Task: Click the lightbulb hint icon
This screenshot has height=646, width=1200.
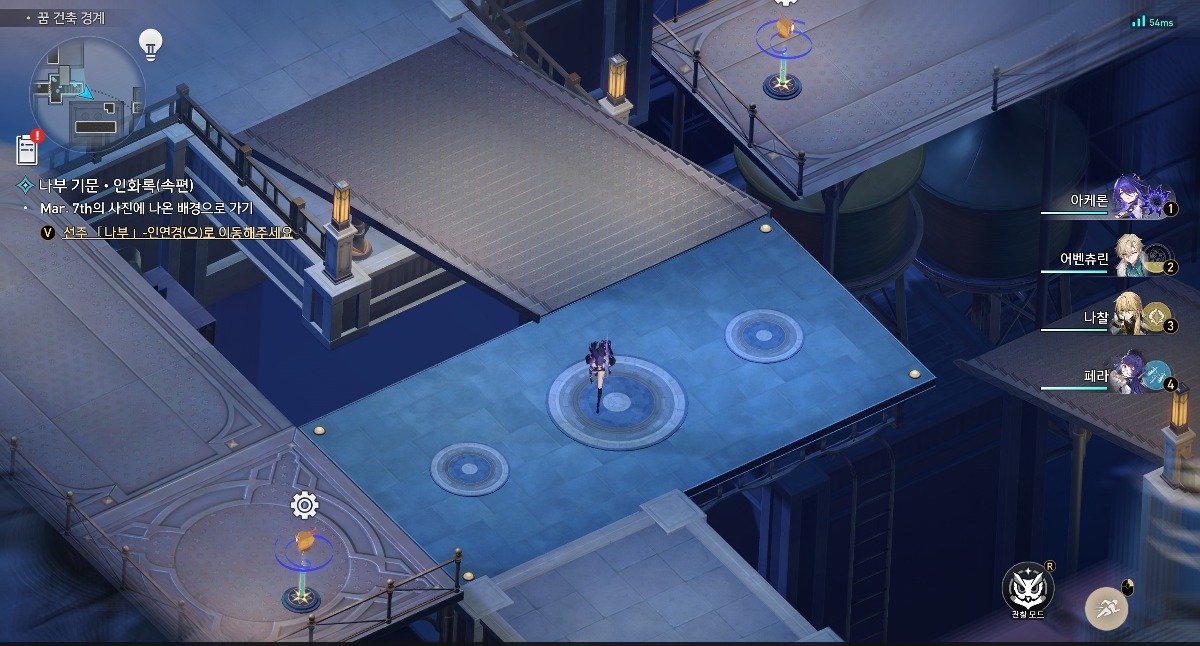Action: click(150, 43)
